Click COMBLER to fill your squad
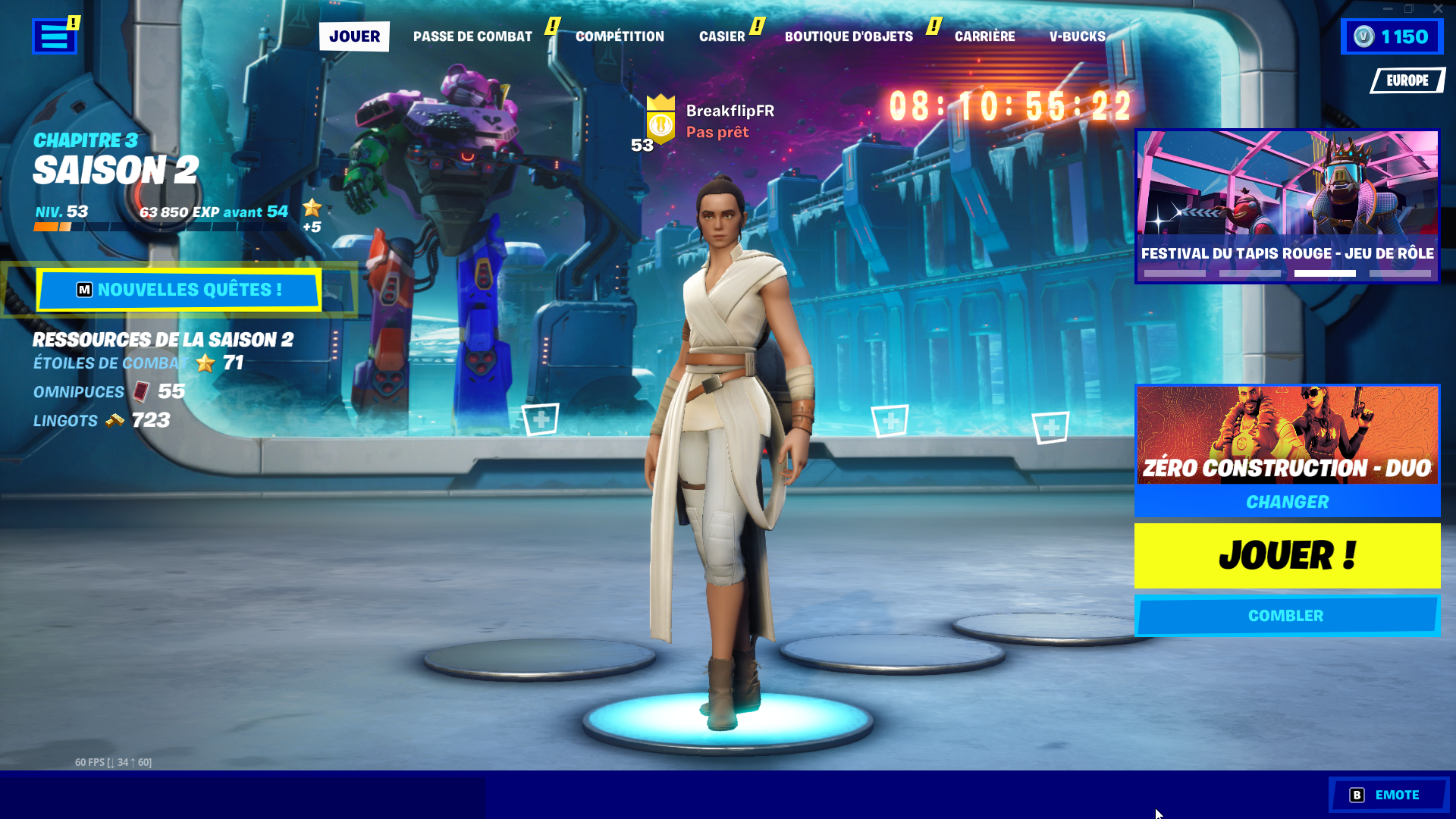 tap(1287, 615)
